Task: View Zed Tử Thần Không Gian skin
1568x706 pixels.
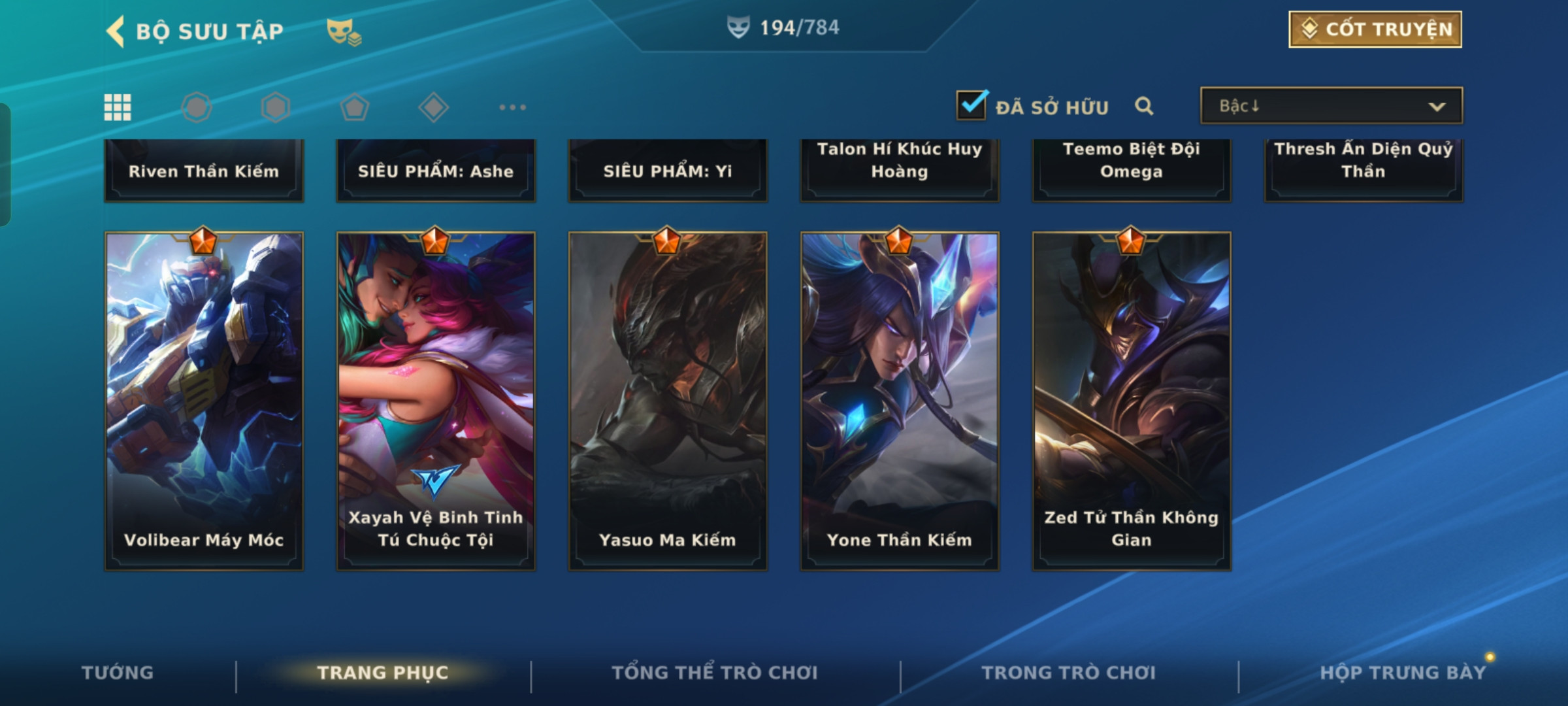Action: click(1132, 400)
